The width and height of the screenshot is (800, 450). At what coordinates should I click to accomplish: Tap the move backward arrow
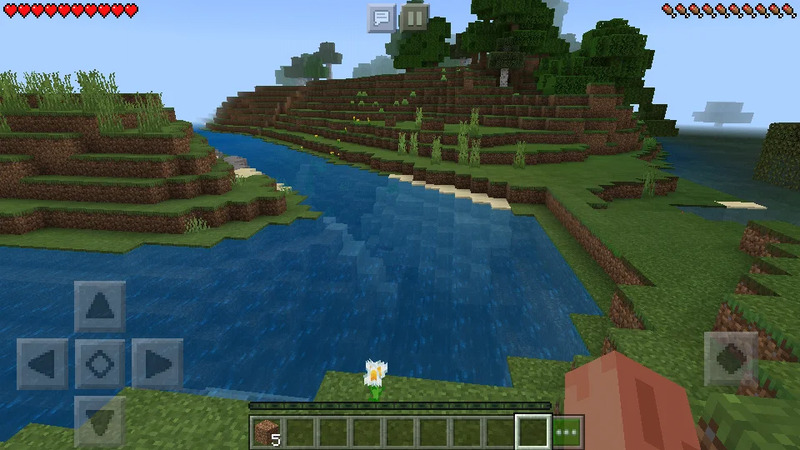(x=100, y=420)
